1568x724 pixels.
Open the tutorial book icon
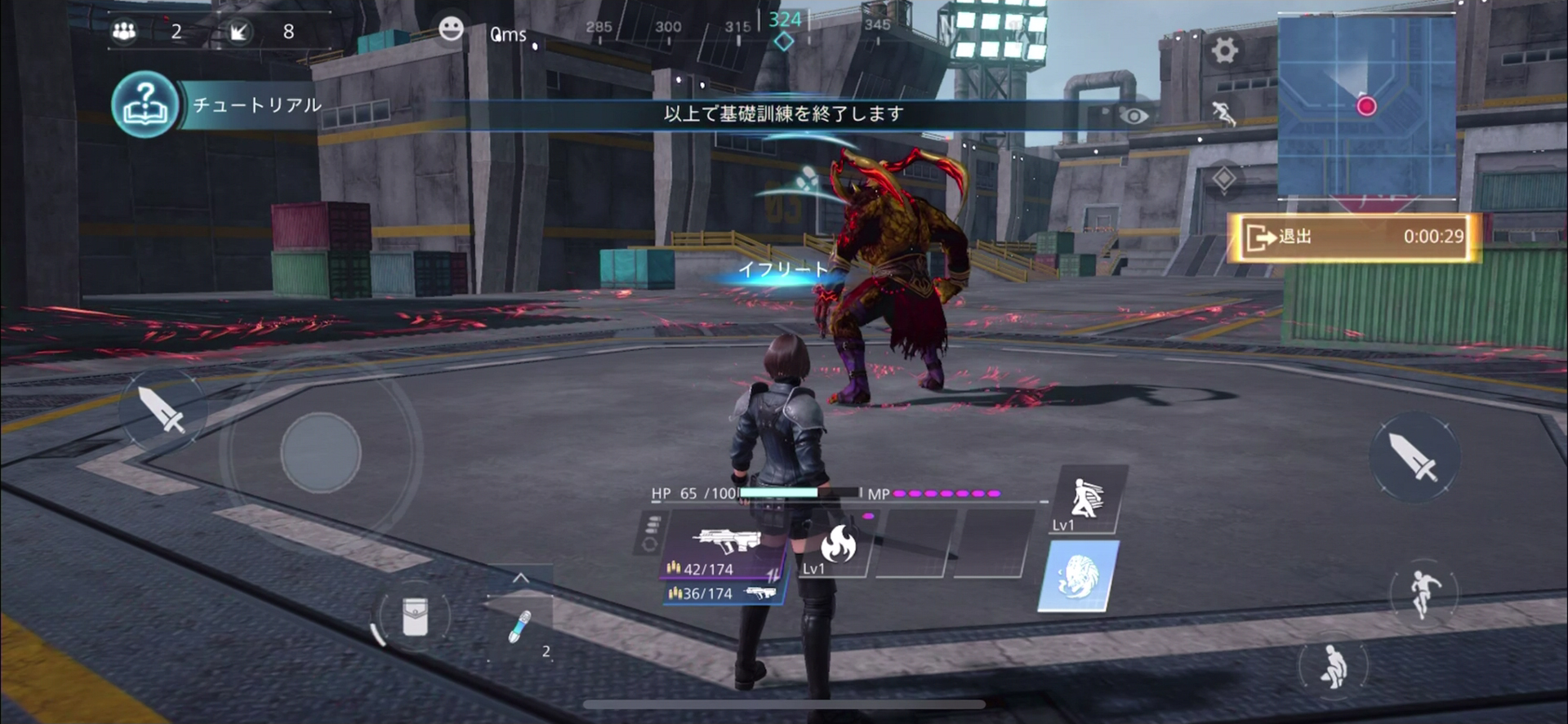143,104
